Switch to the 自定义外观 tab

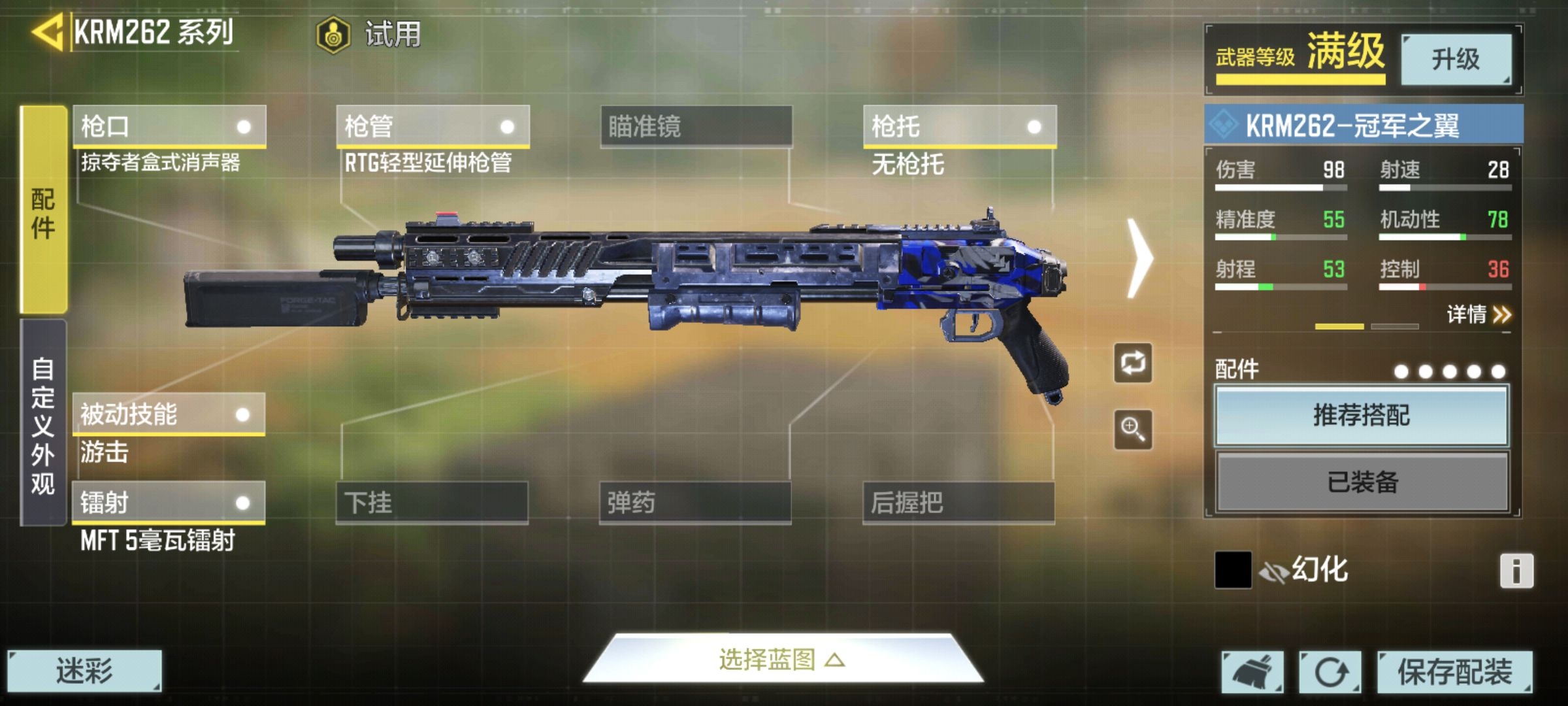coord(43,424)
